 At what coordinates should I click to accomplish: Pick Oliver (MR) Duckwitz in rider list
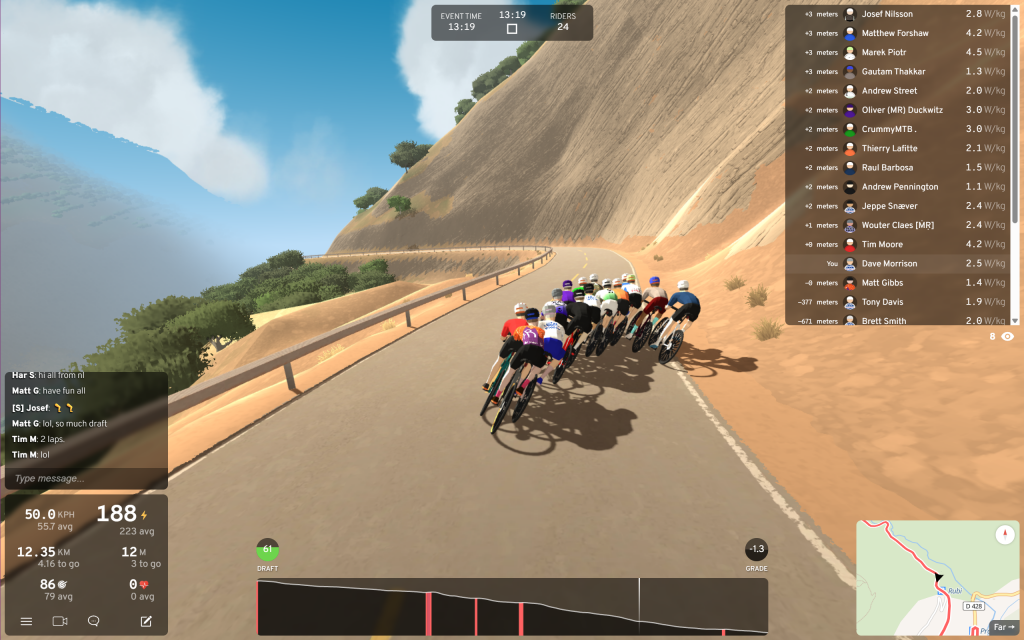(899, 110)
